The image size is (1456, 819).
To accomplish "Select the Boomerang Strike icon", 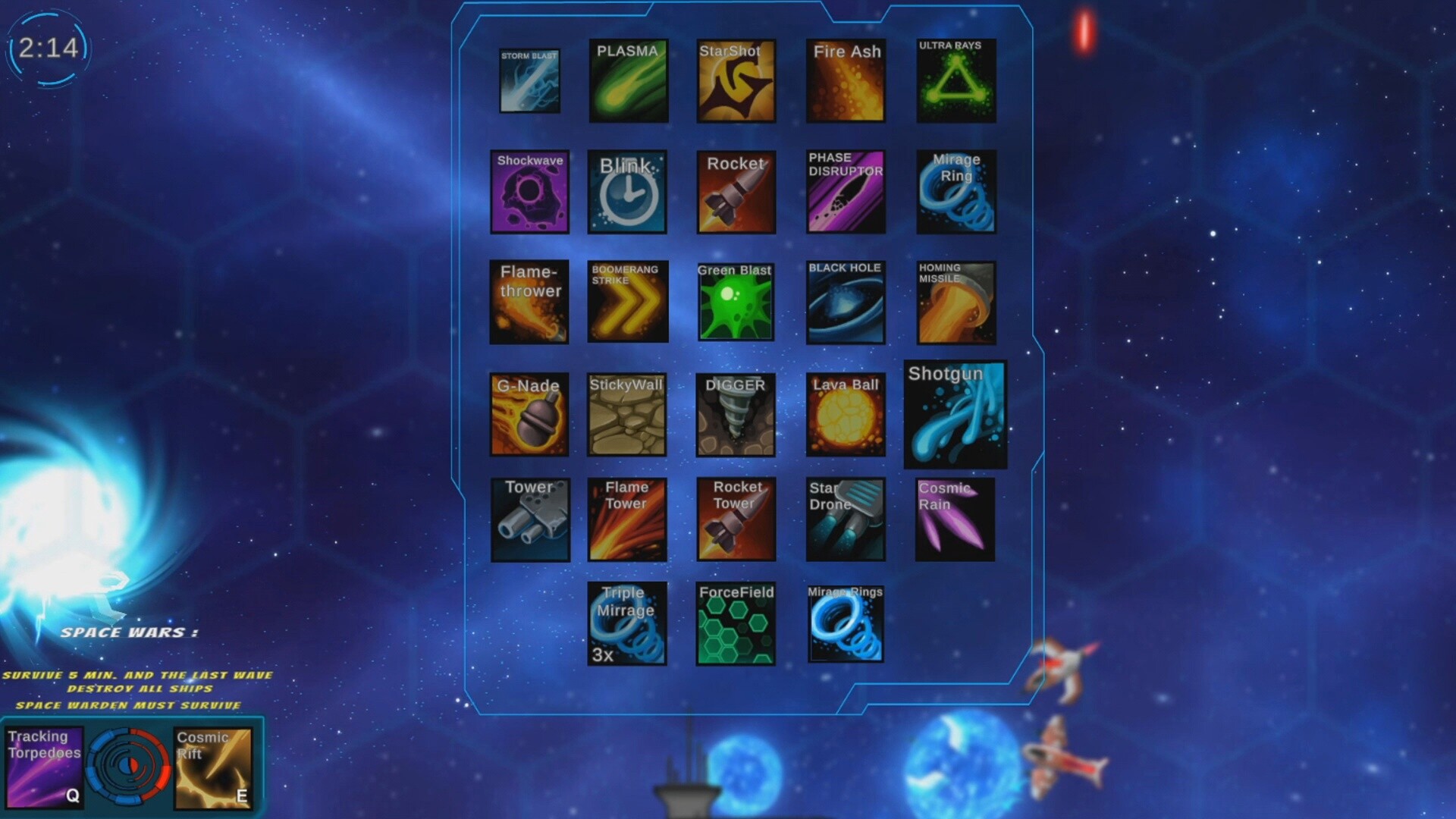I will point(628,300).
